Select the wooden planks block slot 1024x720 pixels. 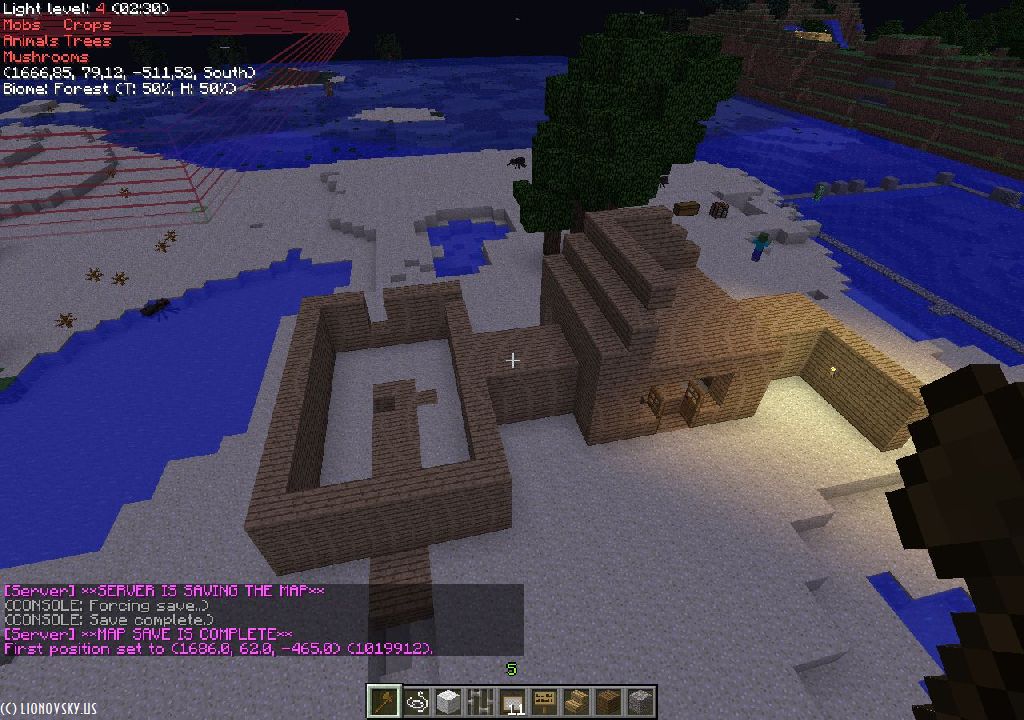[608, 701]
